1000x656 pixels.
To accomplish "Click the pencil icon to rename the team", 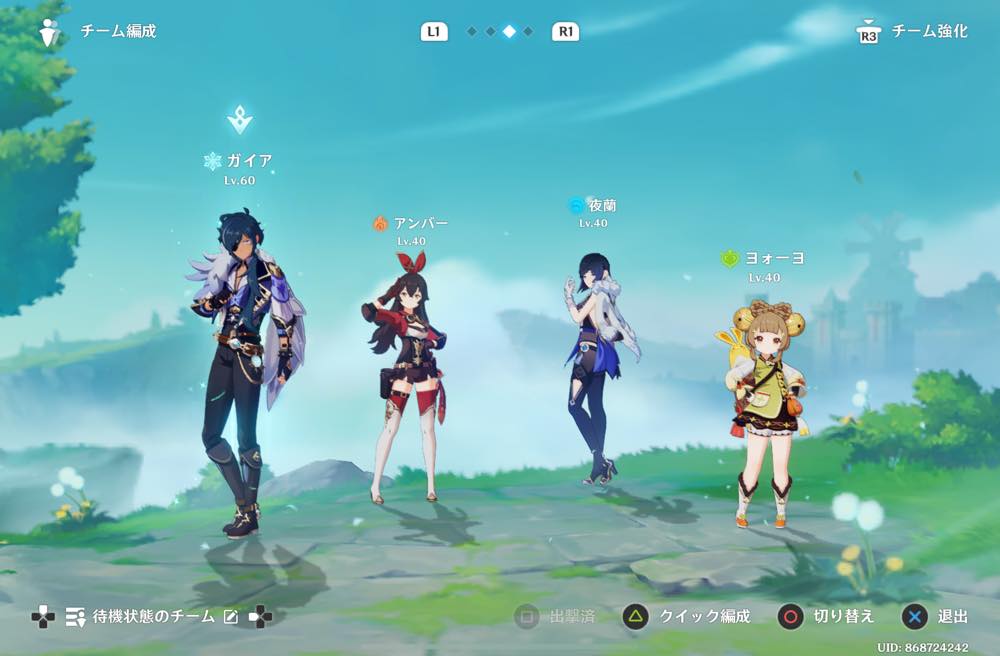I will pyautogui.click(x=231, y=617).
